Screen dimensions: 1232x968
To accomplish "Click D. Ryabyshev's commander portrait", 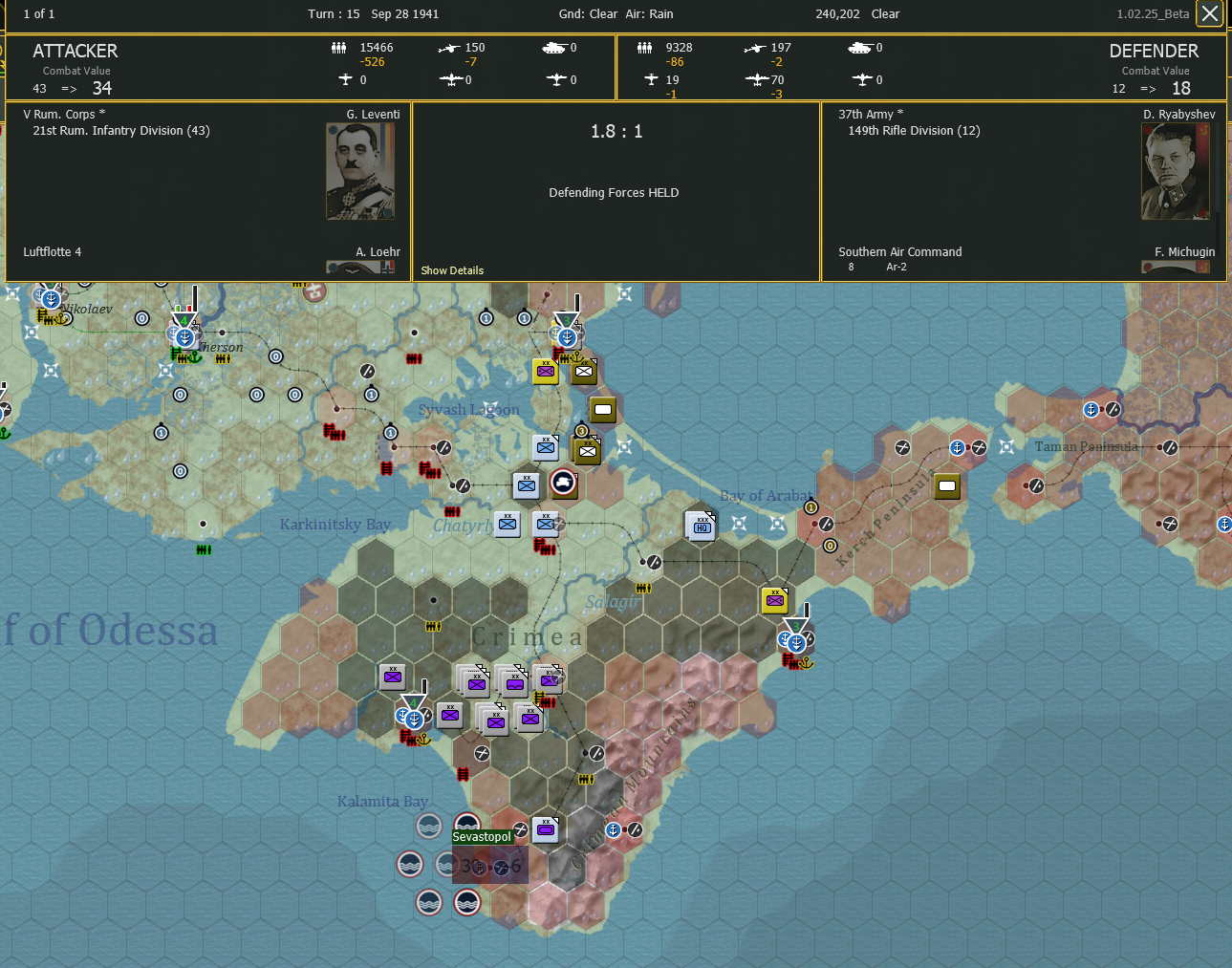I will point(1175,172).
